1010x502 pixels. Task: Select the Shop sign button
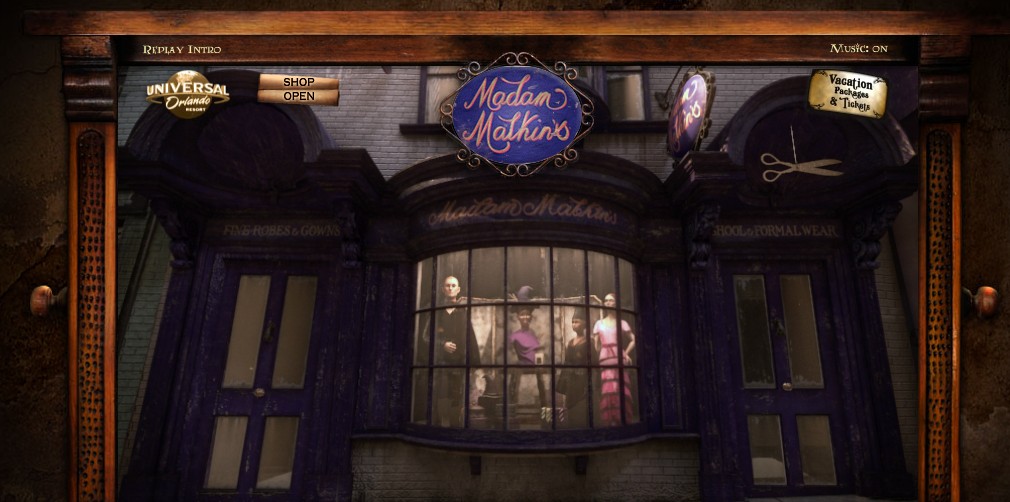click(x=298, y=82)
